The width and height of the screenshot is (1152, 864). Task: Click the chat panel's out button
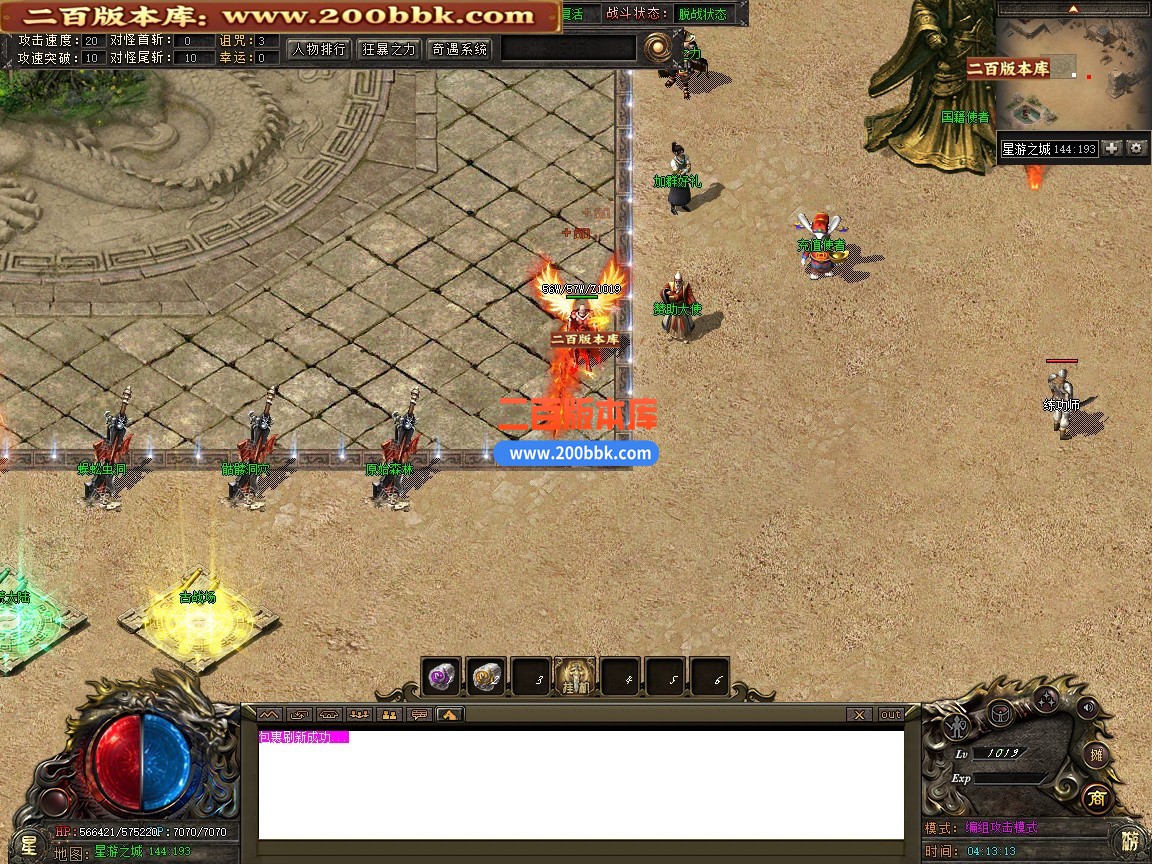point(890,714)
